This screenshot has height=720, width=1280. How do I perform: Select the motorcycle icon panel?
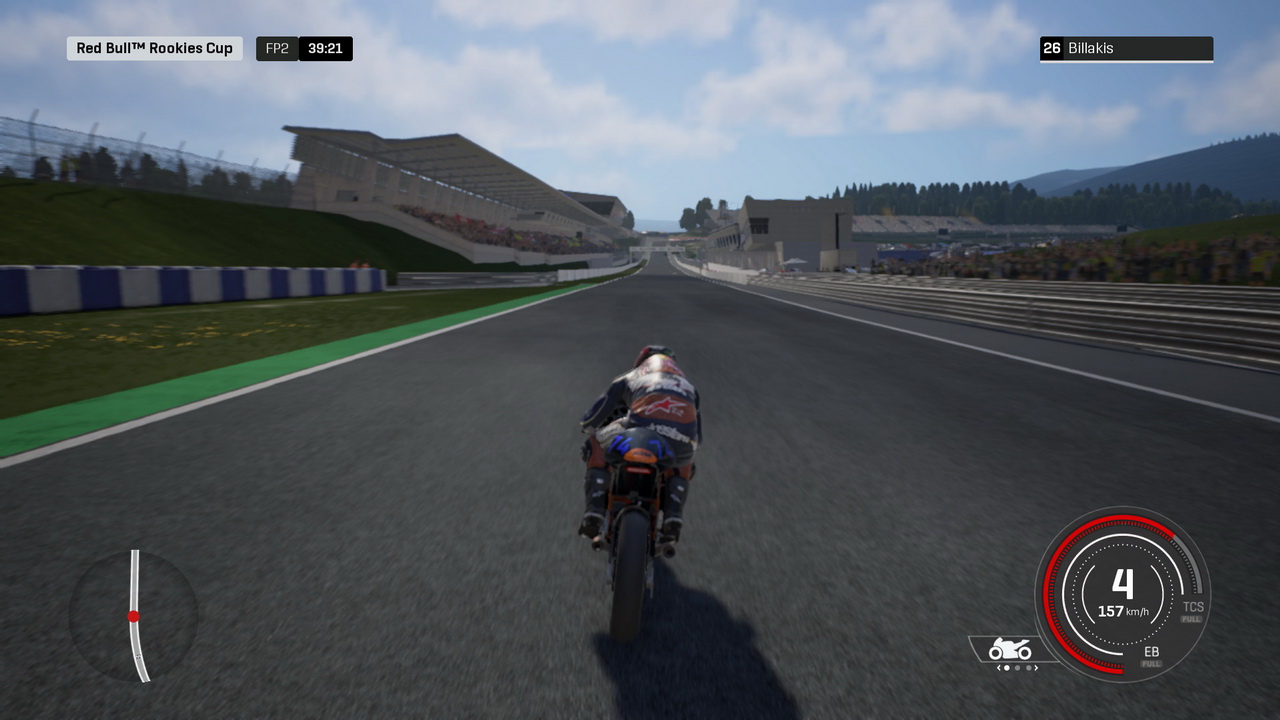click(1010, 650)
